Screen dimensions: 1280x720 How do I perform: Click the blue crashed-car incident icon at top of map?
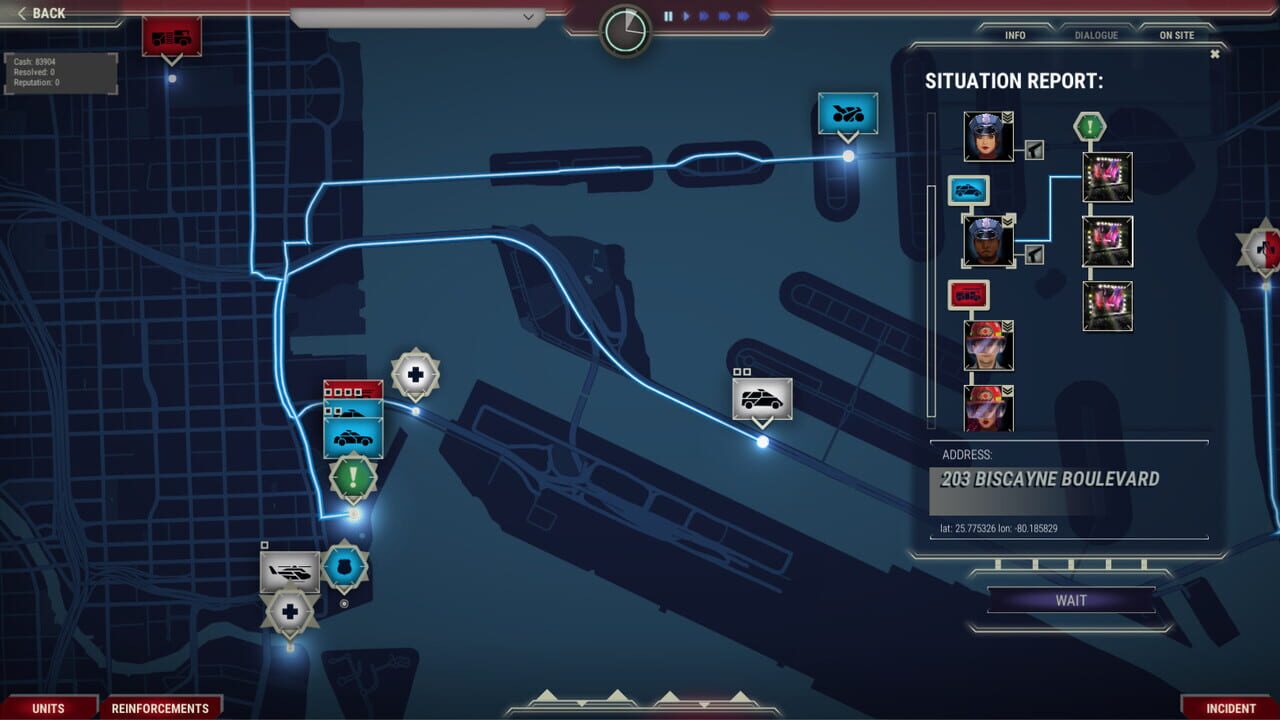[x=847, y=113]
